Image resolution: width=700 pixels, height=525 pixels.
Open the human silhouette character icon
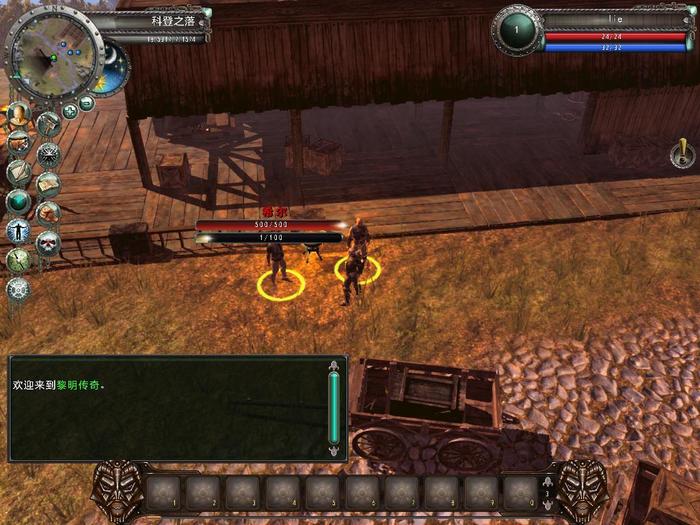(18, 230)
